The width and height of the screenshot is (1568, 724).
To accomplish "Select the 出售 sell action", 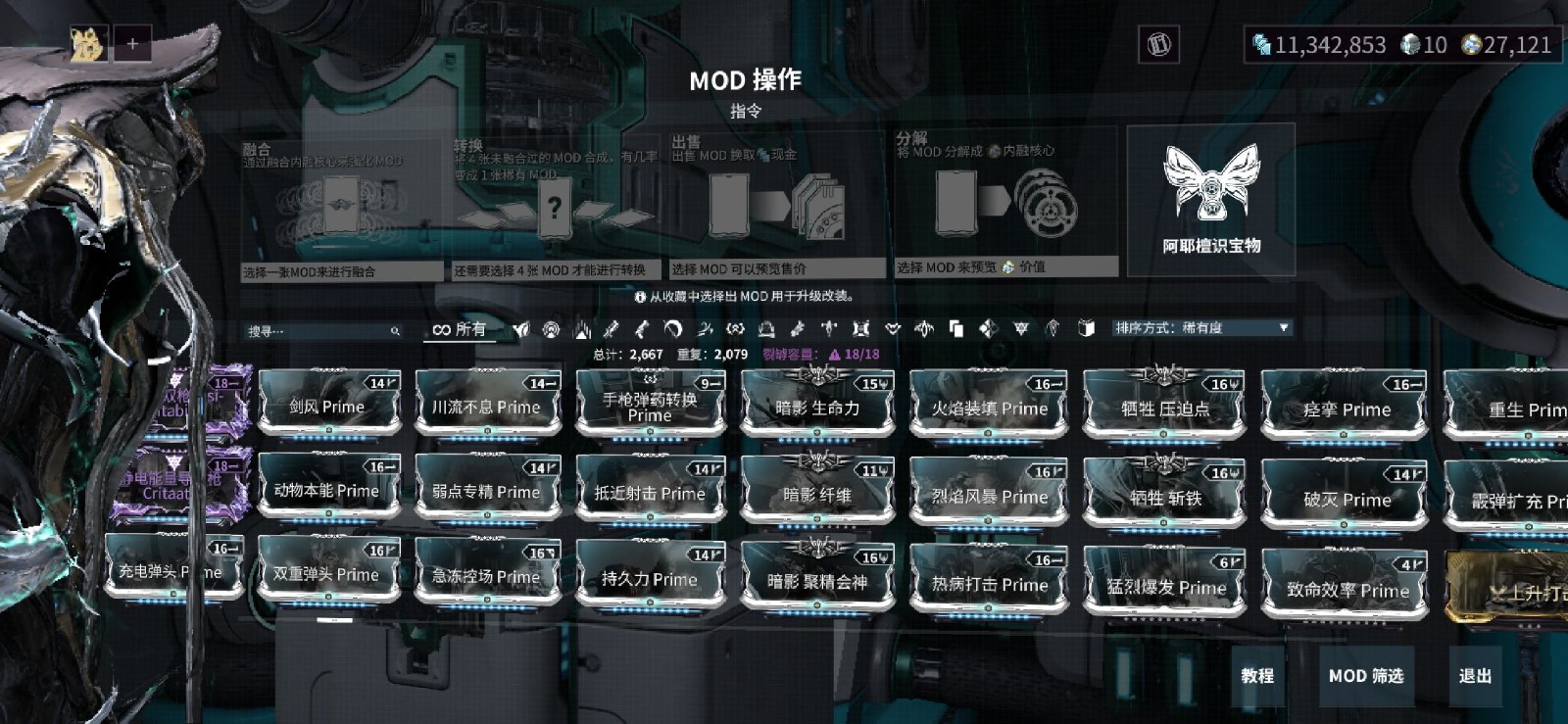I will point(776,208).
